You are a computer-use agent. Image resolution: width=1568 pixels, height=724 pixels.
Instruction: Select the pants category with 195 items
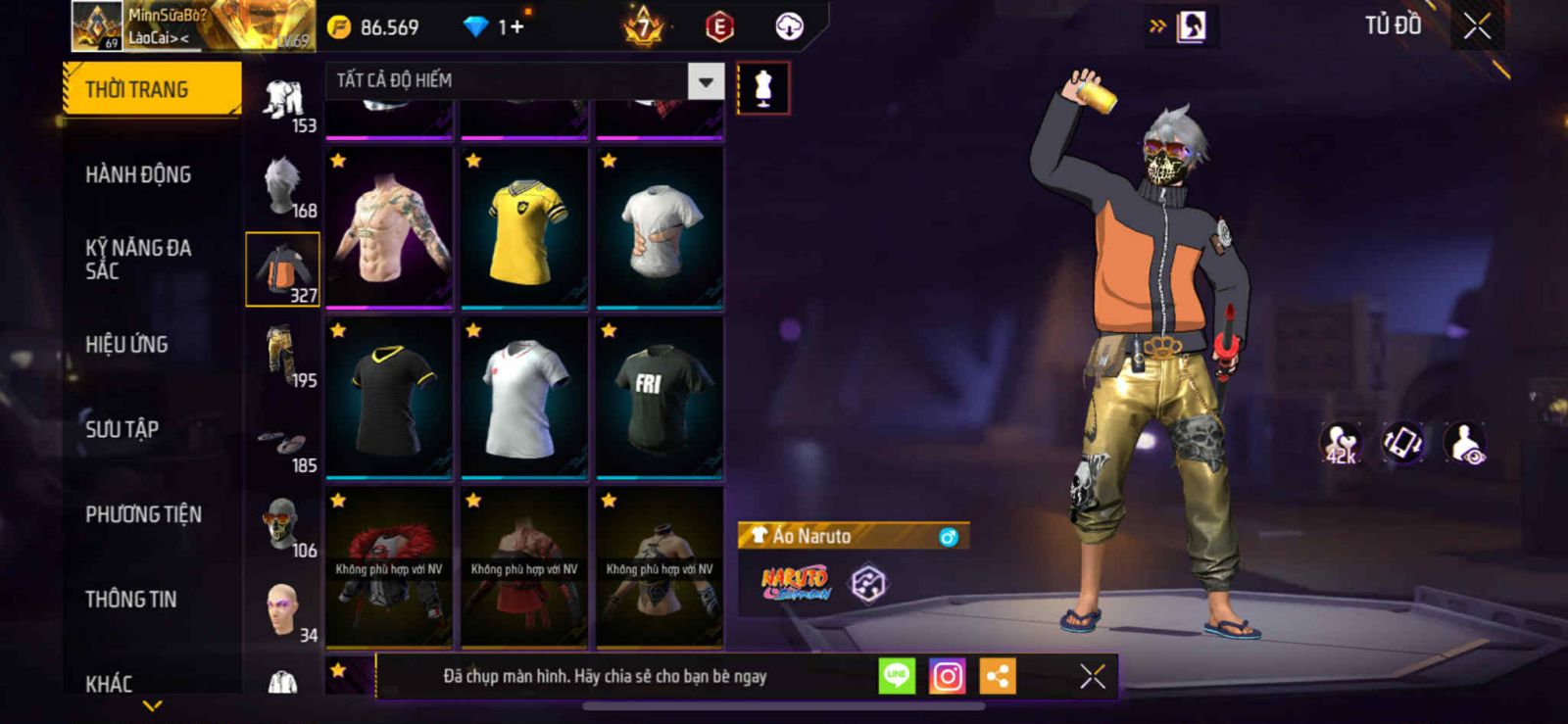pos(283,355)
